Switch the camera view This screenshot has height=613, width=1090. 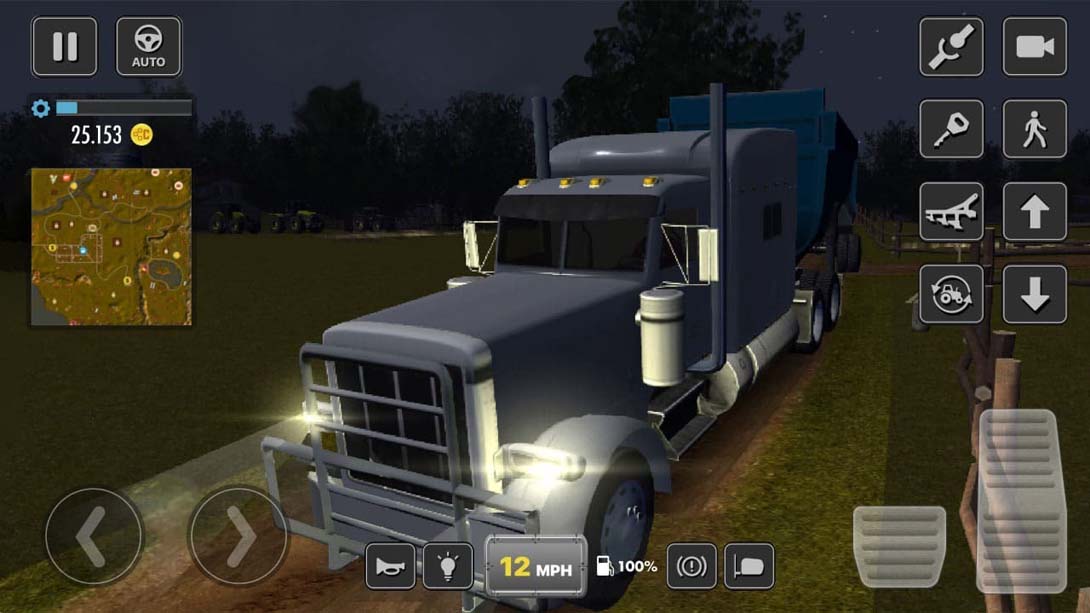coord(1034,46)
